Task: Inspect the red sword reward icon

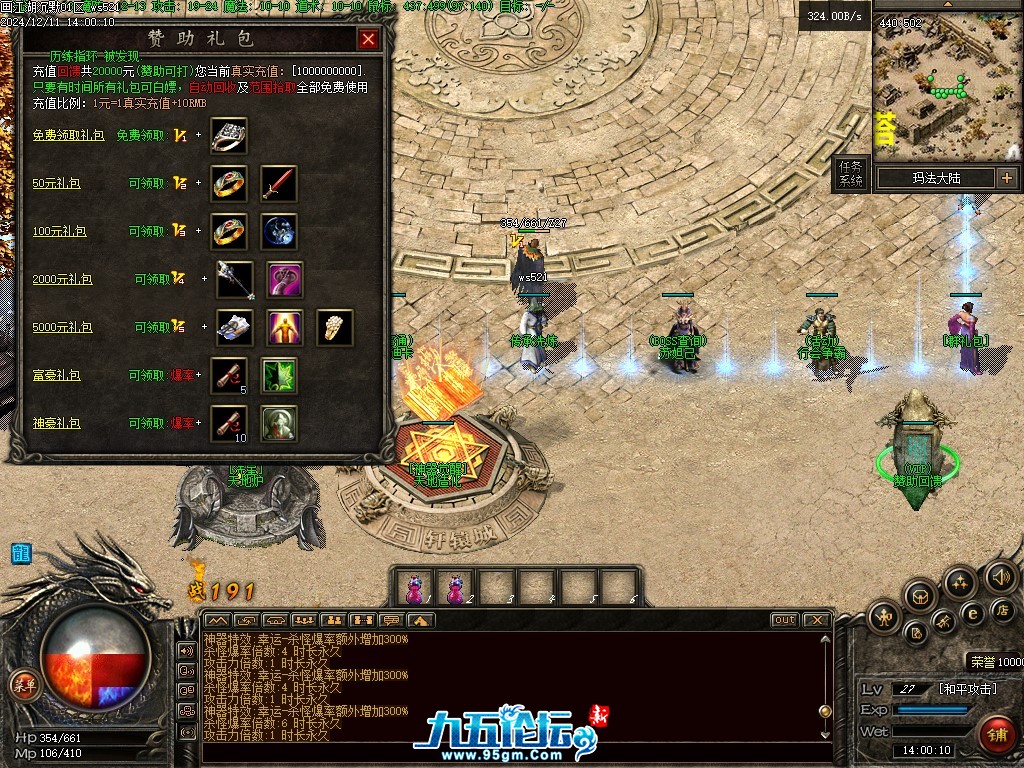Action: [279, 183]
